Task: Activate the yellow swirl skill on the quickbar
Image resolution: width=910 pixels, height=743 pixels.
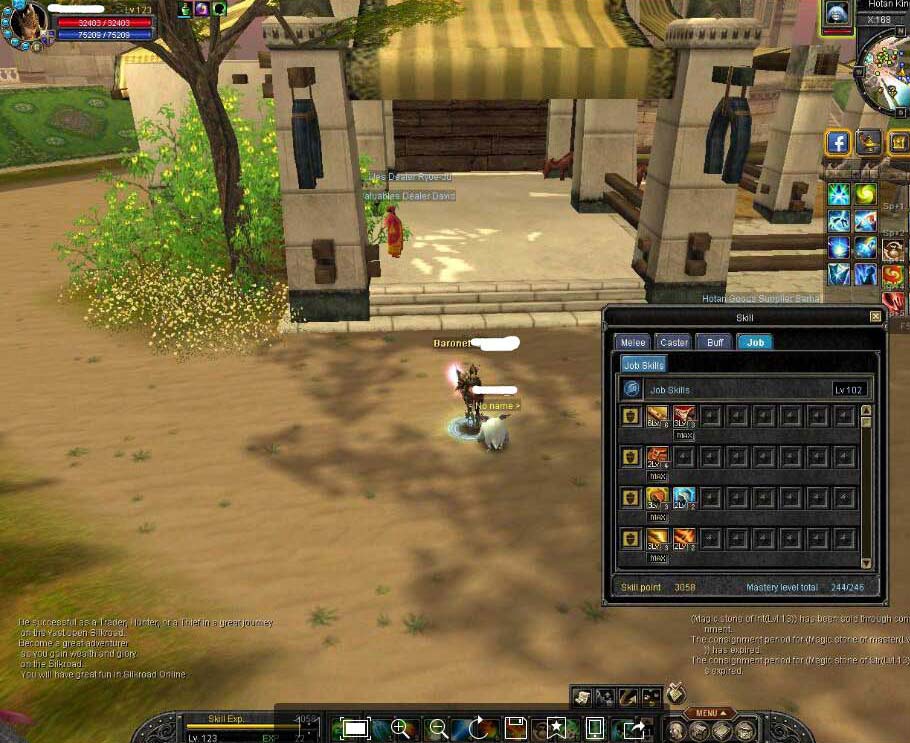Action: pyautogui.click(x=864, y=194)
